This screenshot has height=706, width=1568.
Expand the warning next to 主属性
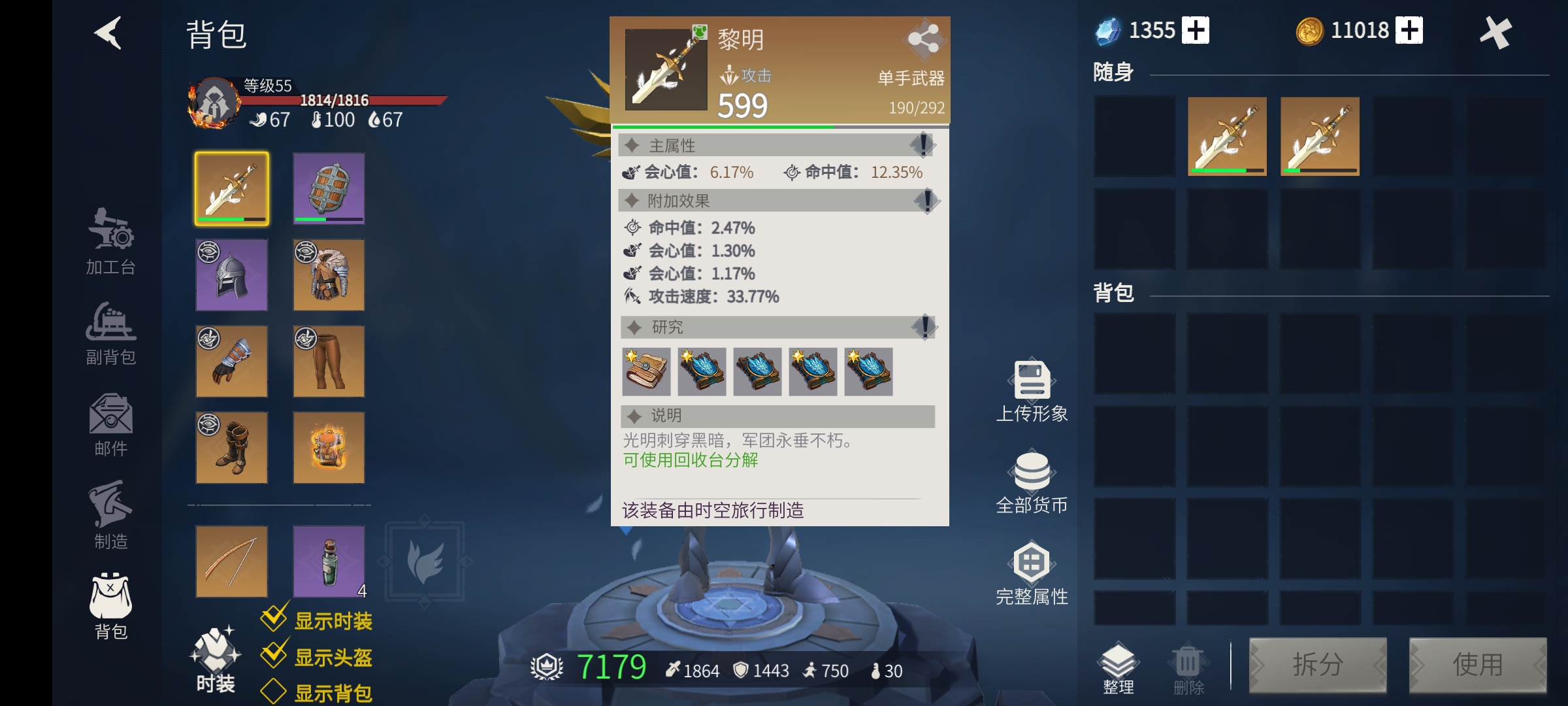click(x=924, y=145)
